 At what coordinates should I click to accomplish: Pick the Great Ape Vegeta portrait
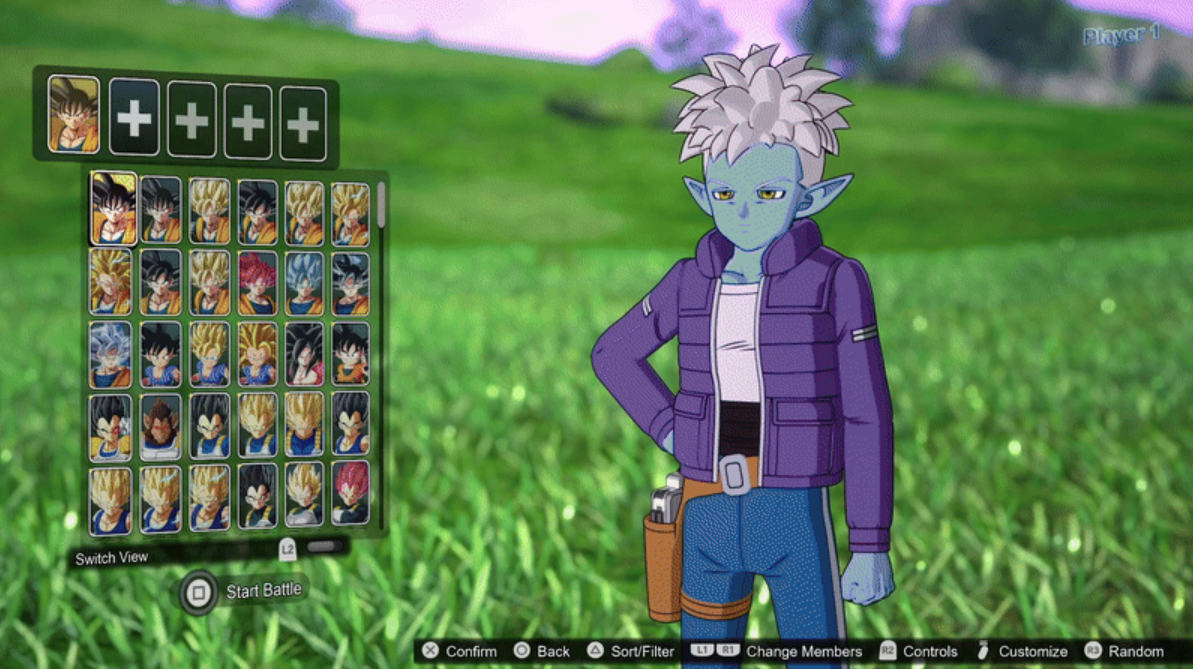tap(160, 425)
